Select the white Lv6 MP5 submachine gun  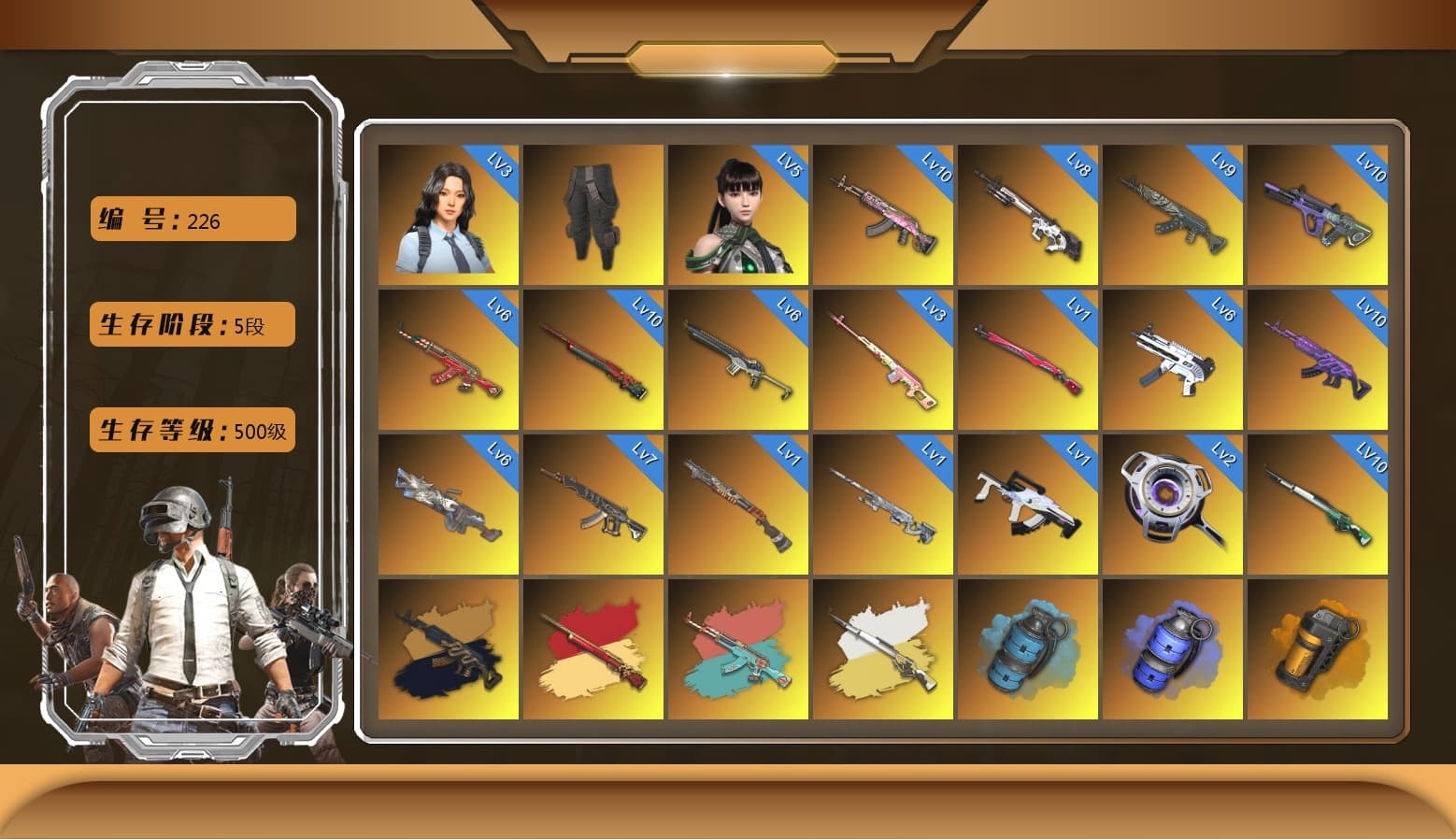tap(1173, 358)
